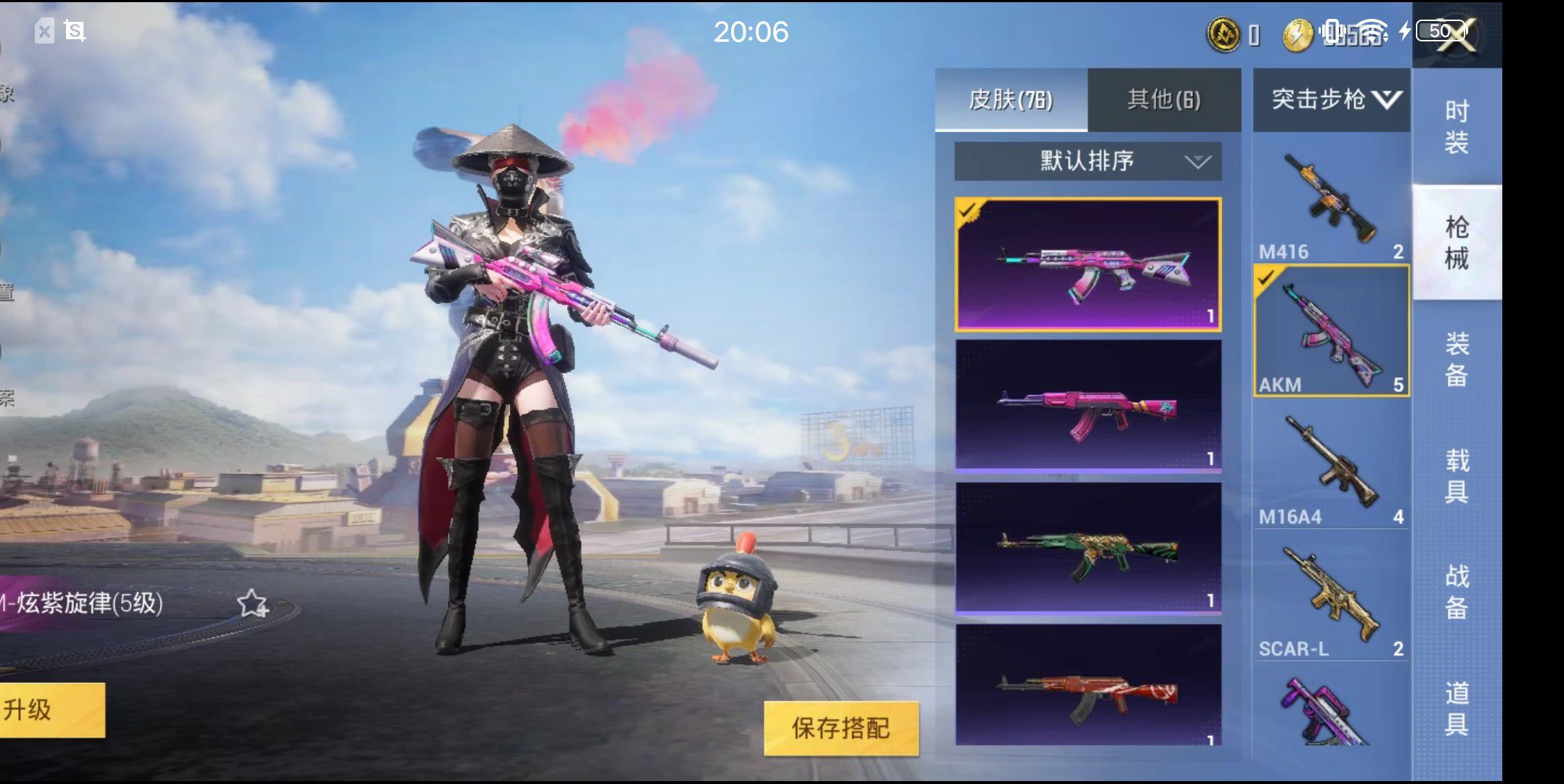Go to the 时装 outfit category
The image size is (1564, 784).
coord(1457,127)
